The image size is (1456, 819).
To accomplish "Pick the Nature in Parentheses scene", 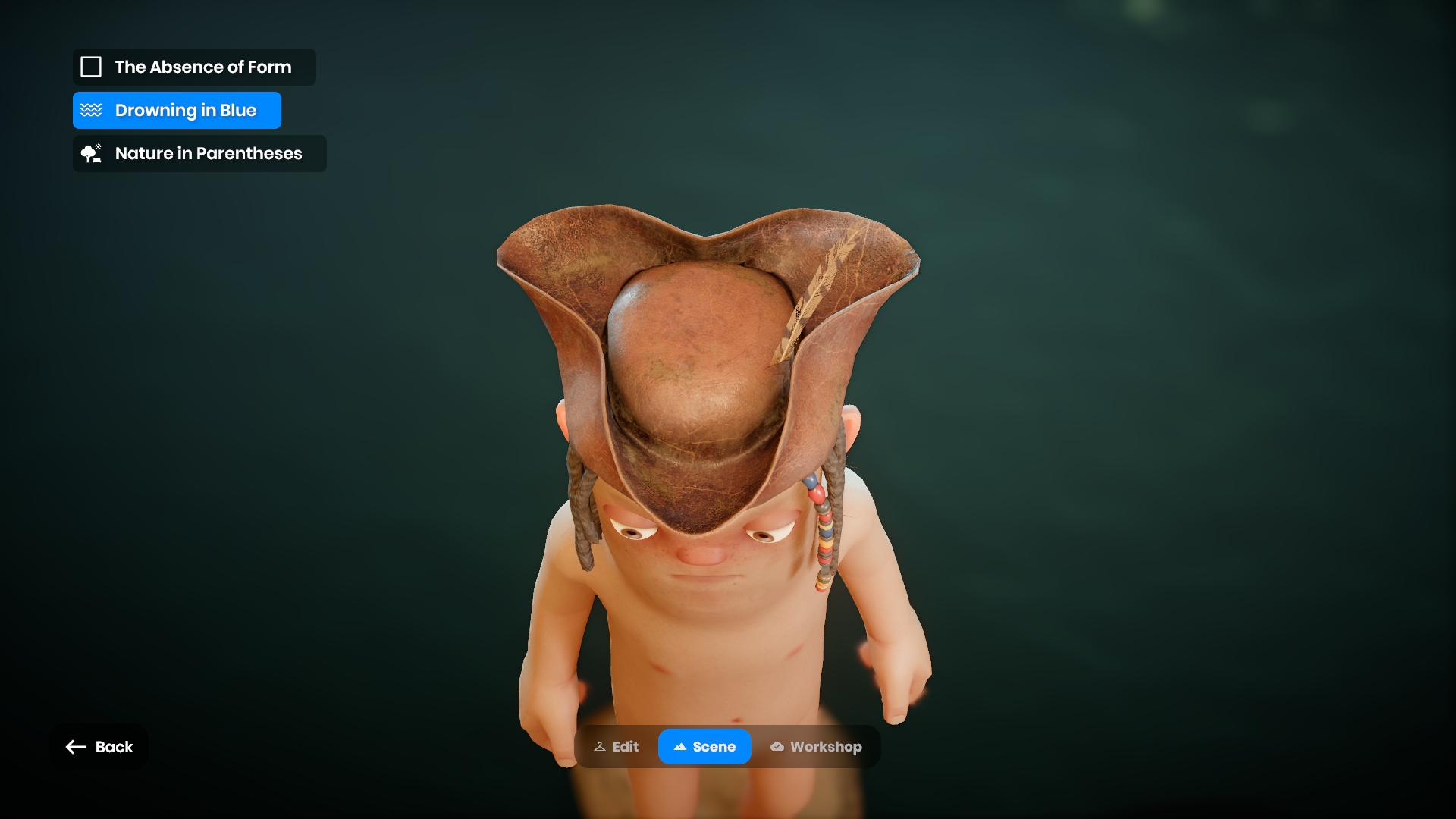I will point(199,154).
